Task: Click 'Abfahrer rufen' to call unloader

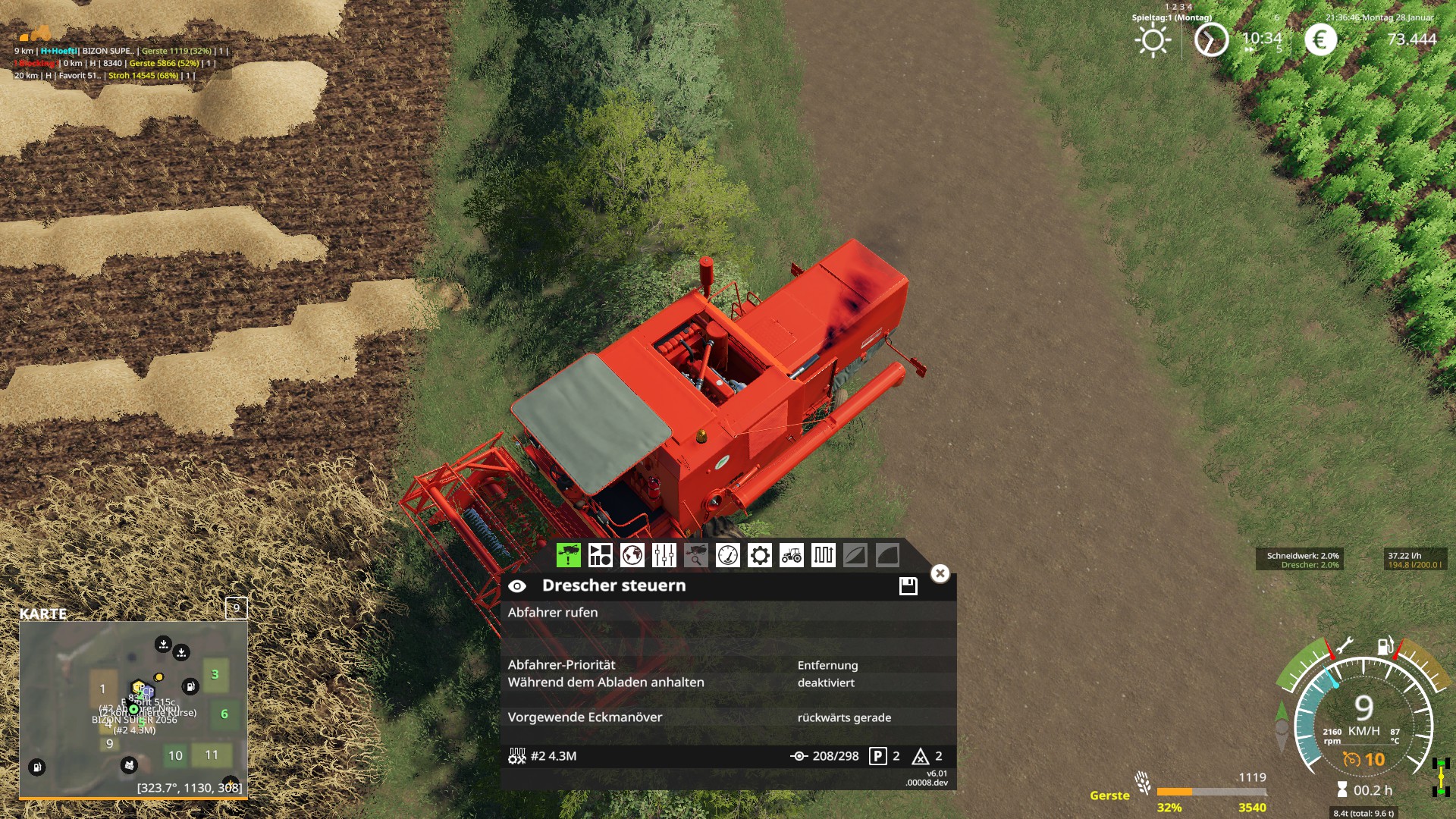Action: tap(553, 612)
